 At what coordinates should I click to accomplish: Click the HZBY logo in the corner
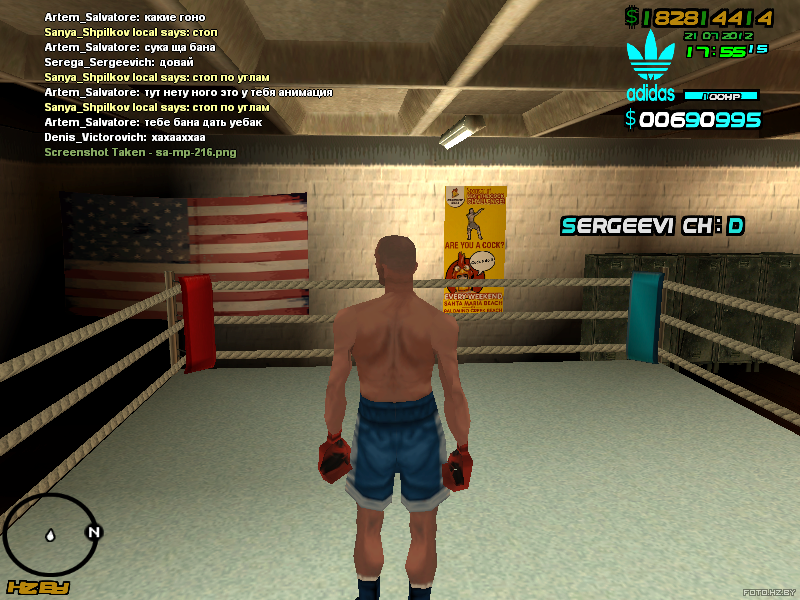pos(37,587)
